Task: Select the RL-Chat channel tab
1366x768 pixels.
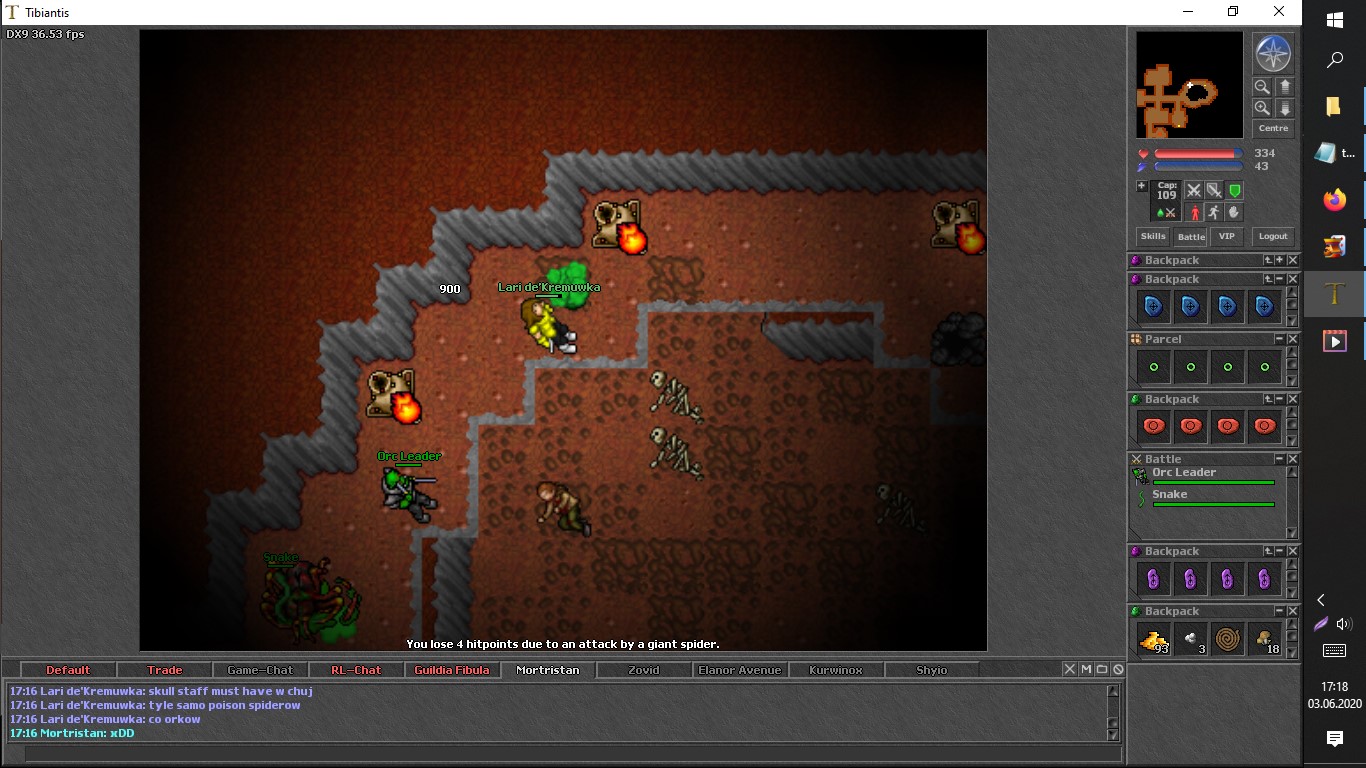Action: [x=356, y=670]
